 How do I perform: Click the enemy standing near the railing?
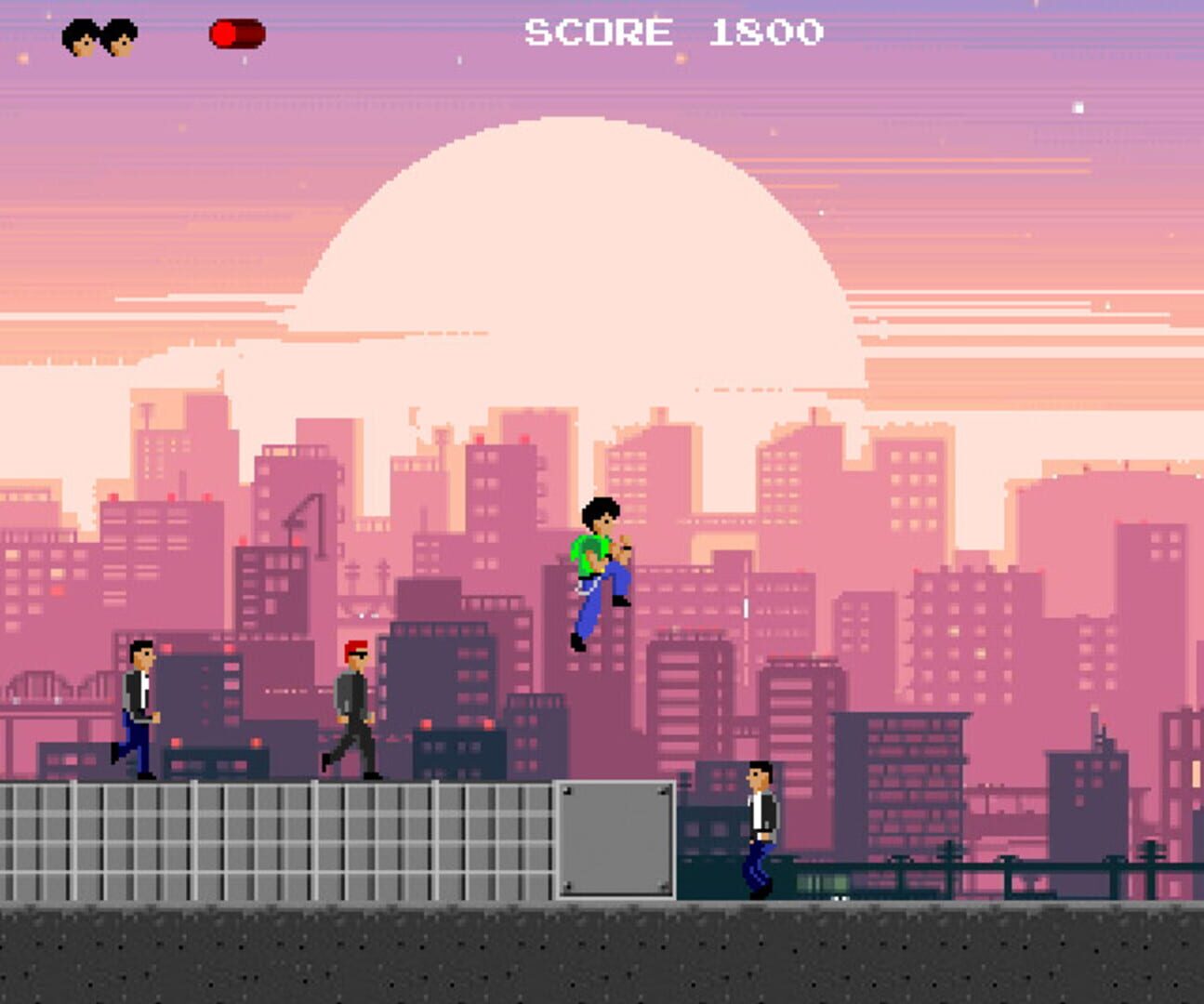759,827
